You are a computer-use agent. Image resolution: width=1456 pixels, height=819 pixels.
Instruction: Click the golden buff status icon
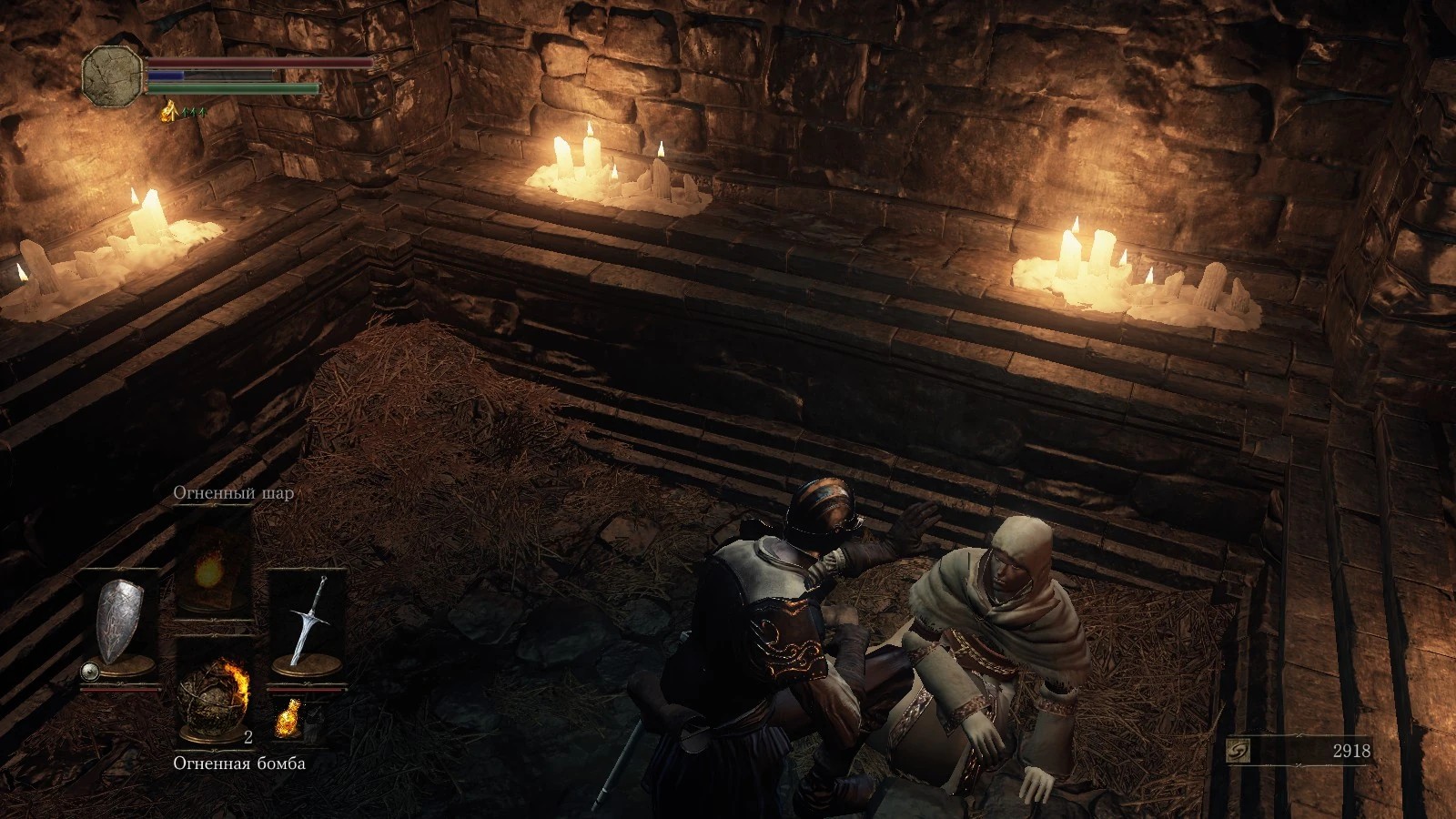pyautogui.click(x=169, y=113)
